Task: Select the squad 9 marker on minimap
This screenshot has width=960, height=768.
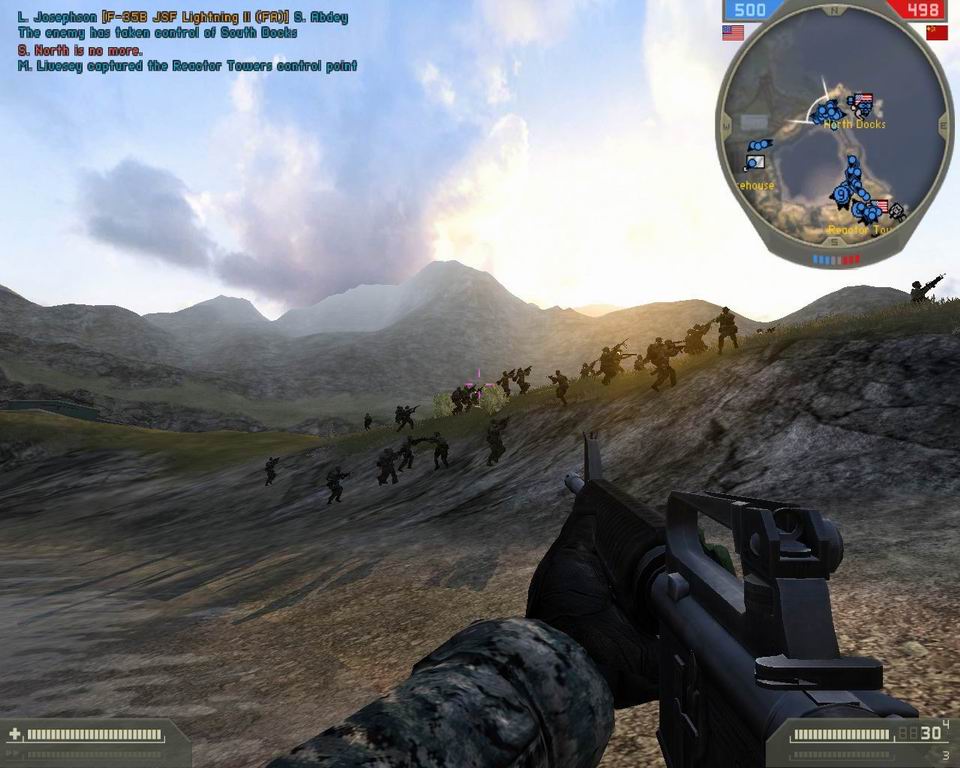Action: tap(842, 195)
